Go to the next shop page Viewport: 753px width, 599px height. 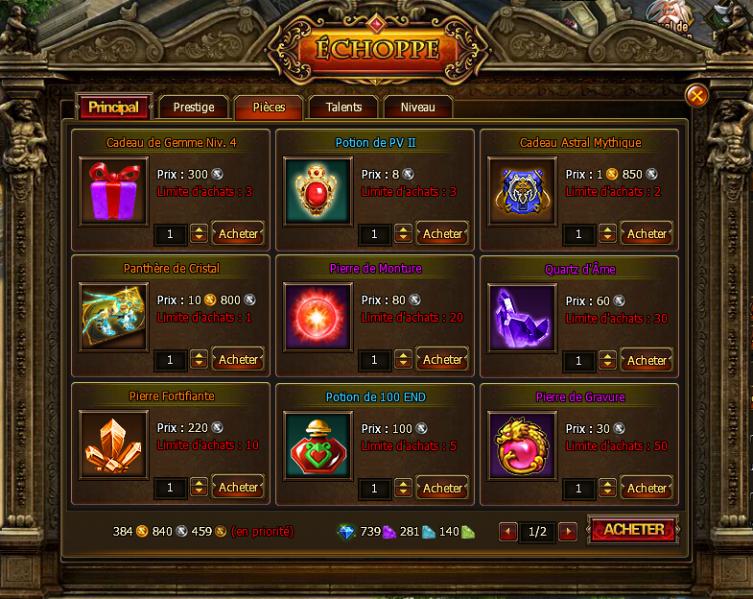point(568,532)
